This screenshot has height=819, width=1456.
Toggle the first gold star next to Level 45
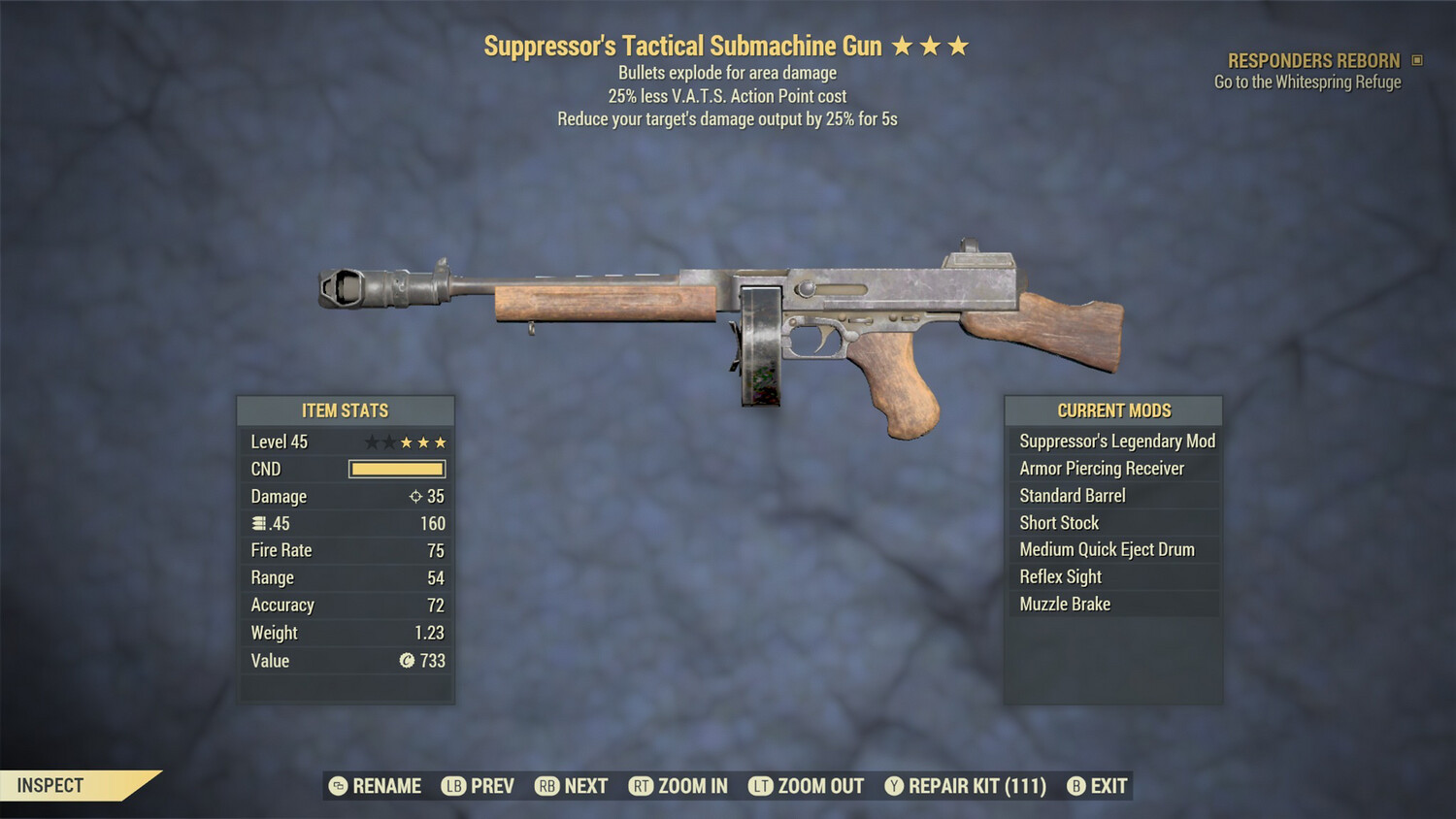pyautogui.click(x=407, y=442)
